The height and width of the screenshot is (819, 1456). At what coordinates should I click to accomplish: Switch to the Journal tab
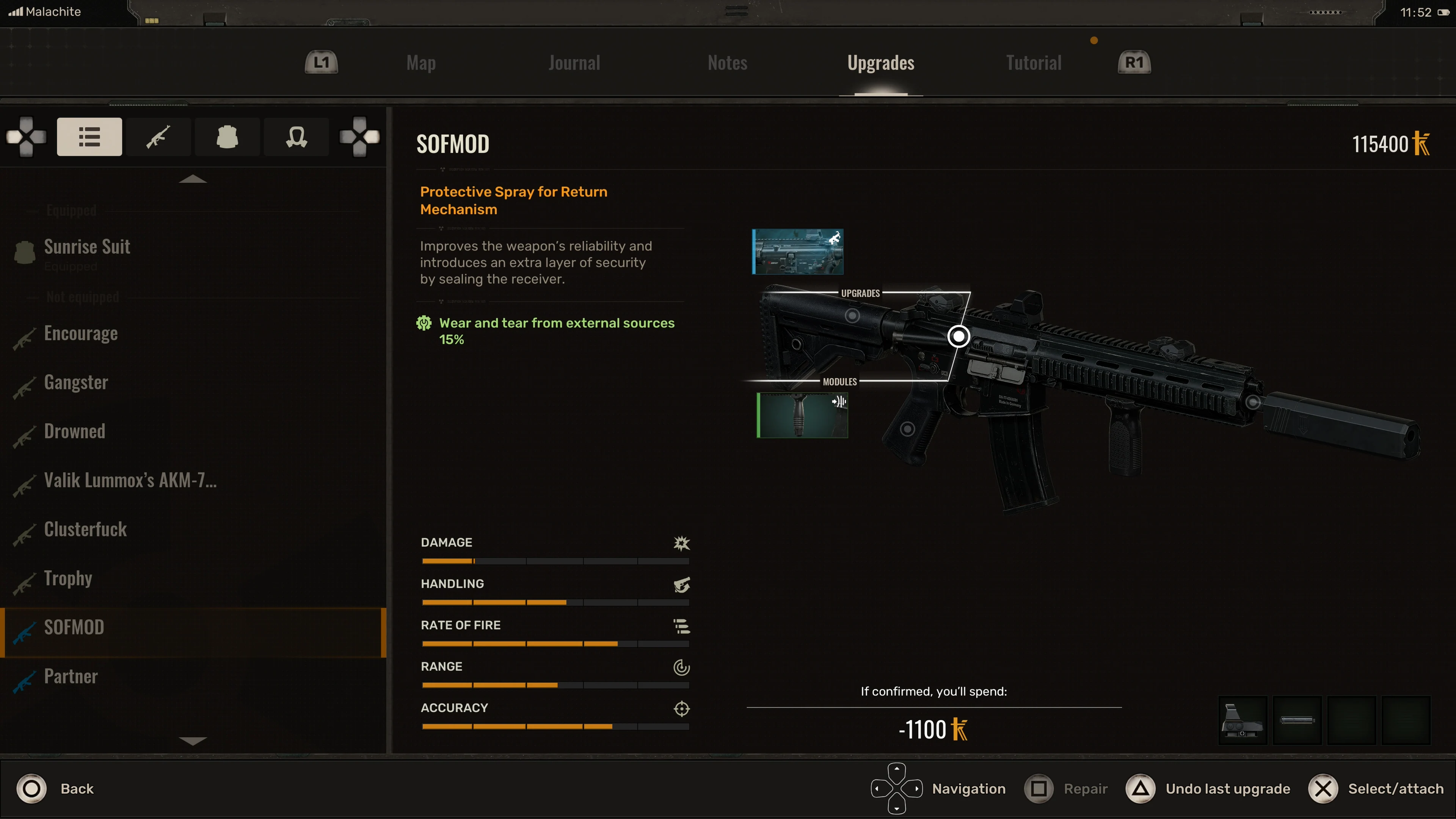[574, 62]
